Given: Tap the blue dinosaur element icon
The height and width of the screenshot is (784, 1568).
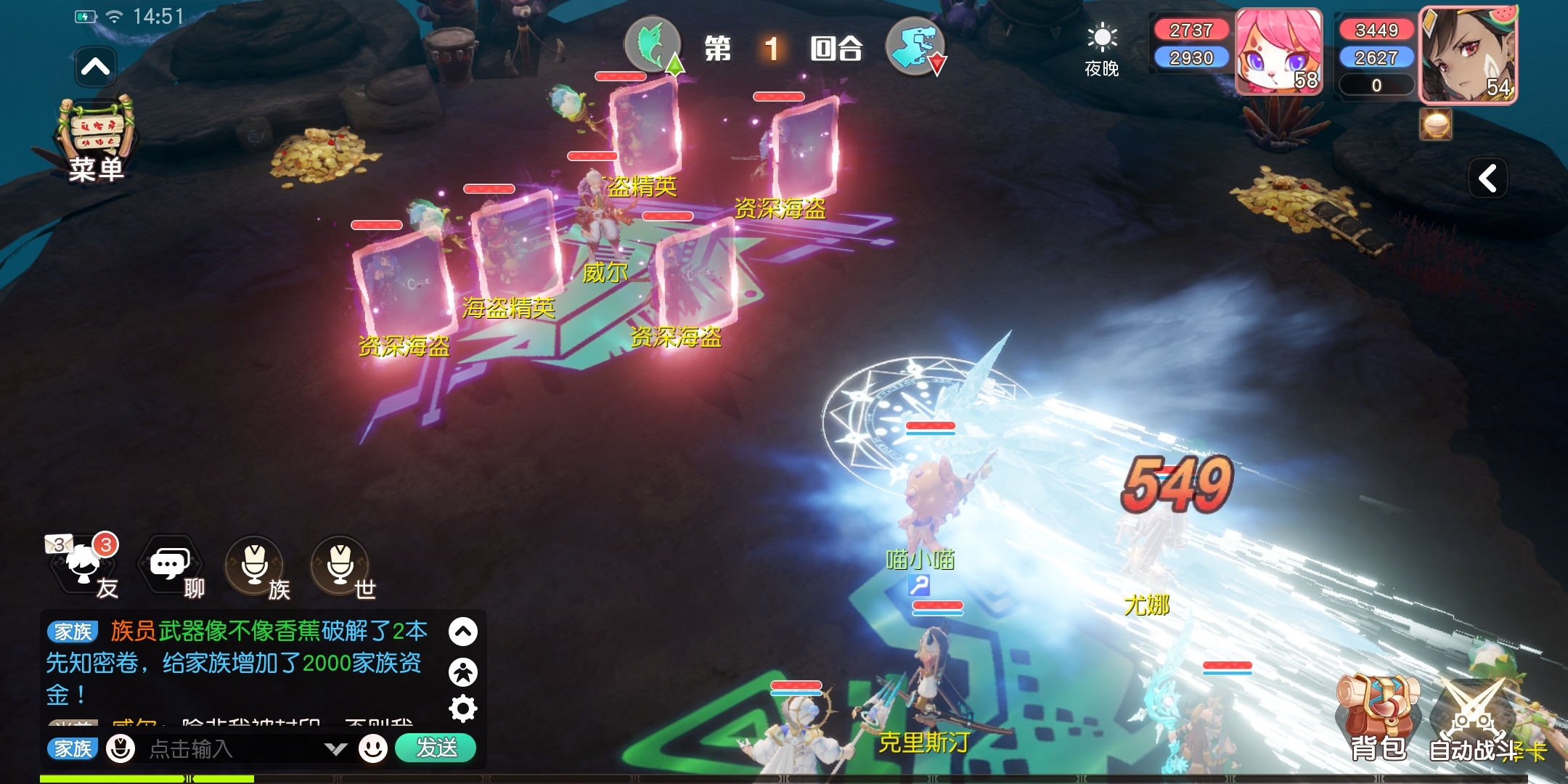Looking at the screenshot, I should (x=915, y=46).
